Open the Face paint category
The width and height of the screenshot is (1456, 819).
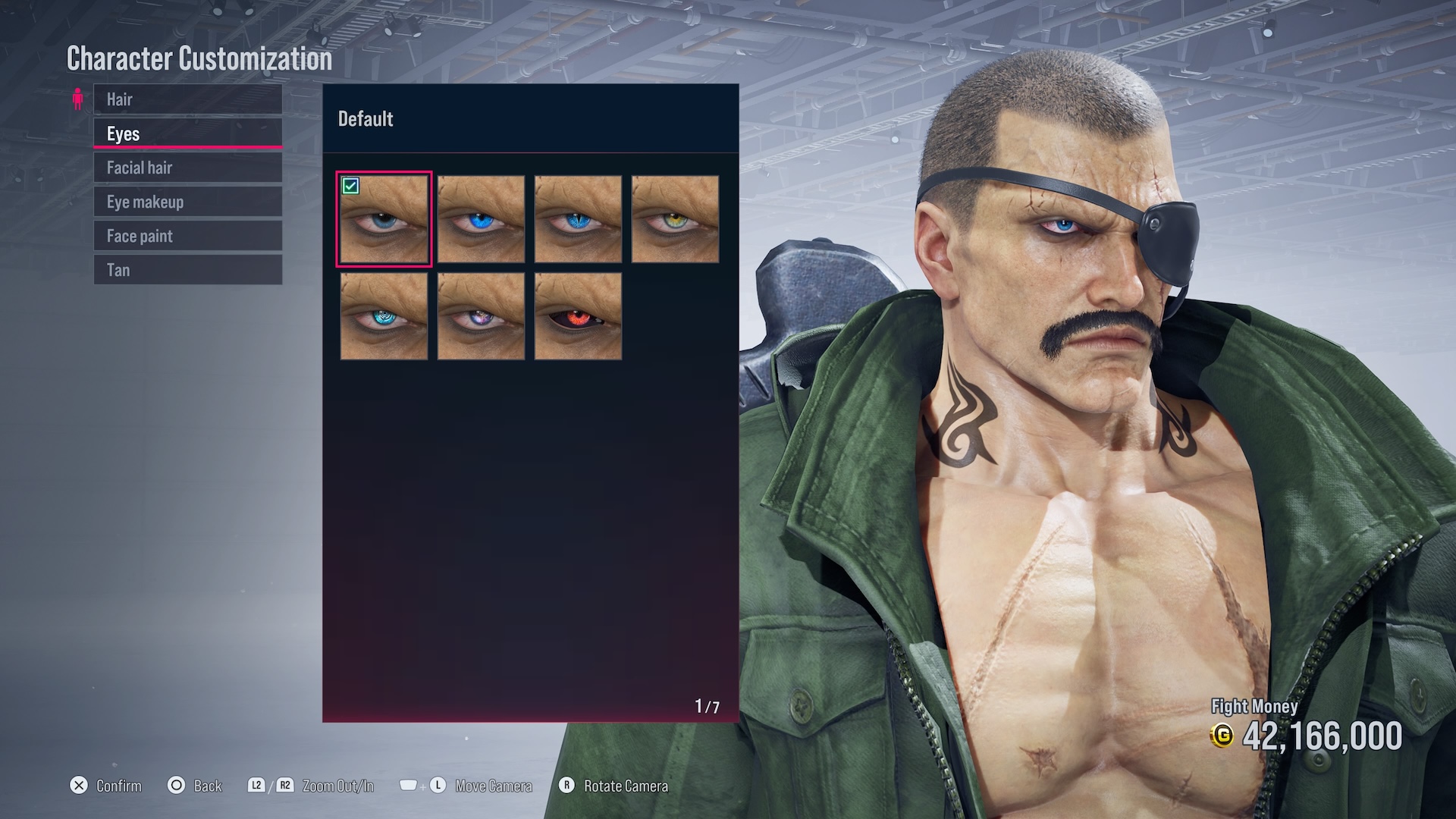[187, 236]
